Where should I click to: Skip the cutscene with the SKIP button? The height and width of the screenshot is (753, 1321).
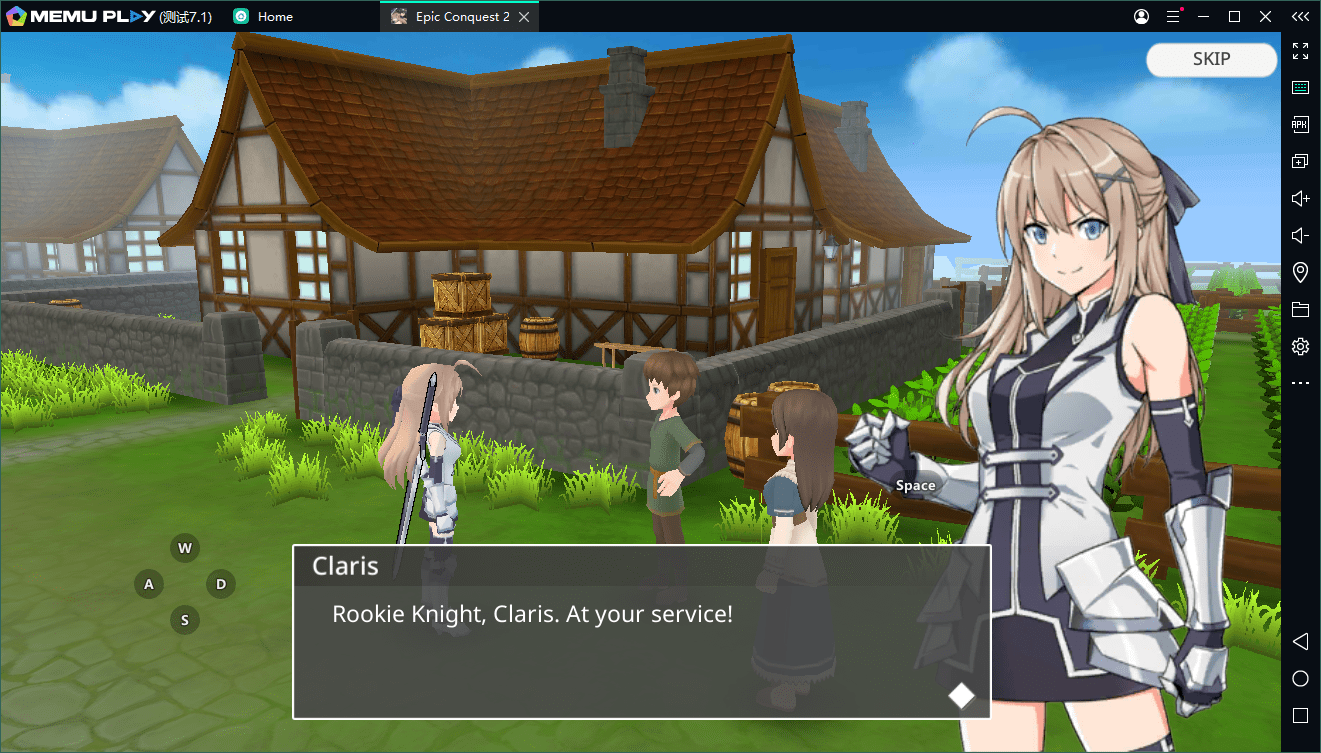1211,60
